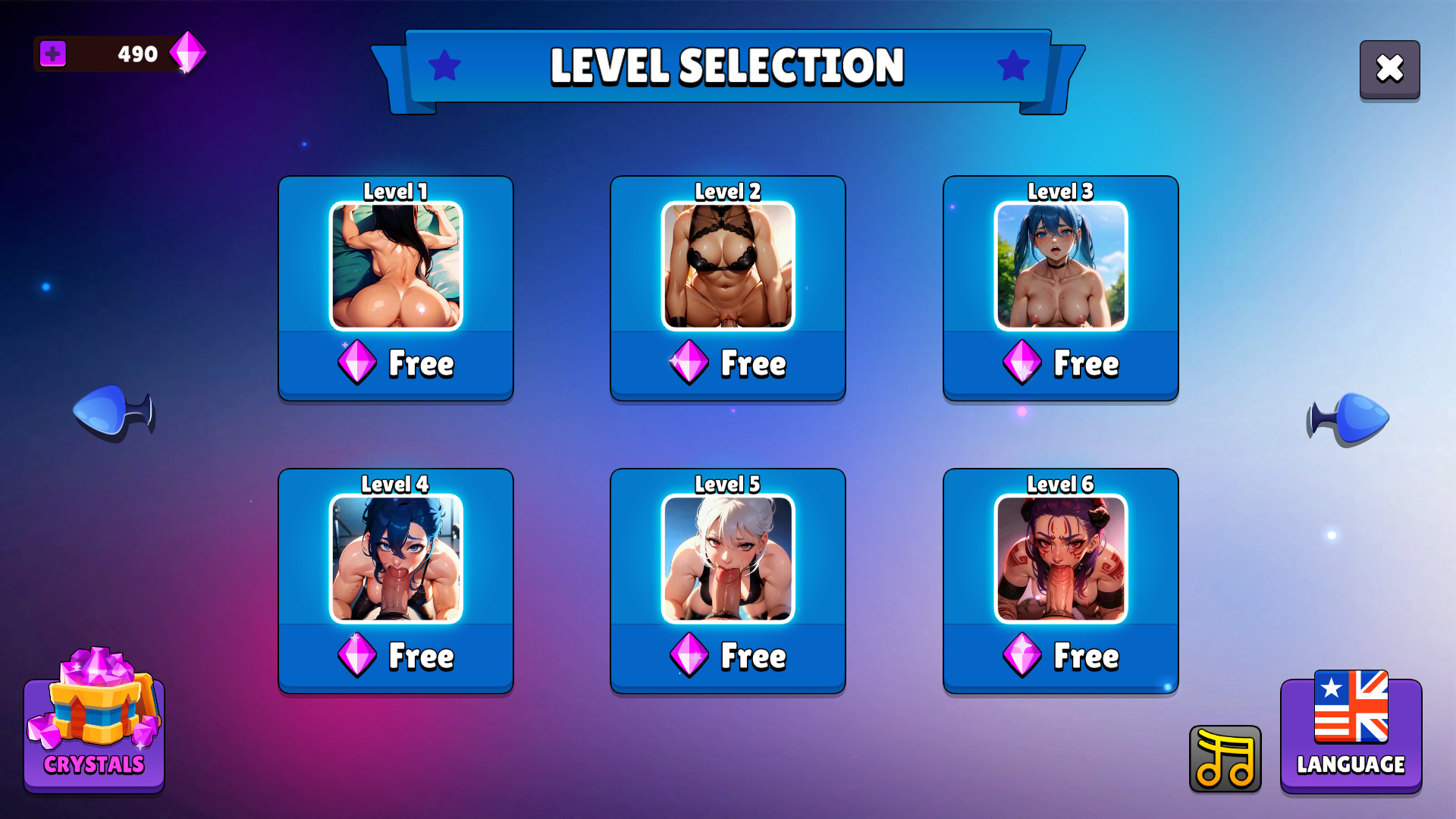This screenshot has height=819, width=1456.
Task: Change the Language setting
Action: (x=1351, y=734)
